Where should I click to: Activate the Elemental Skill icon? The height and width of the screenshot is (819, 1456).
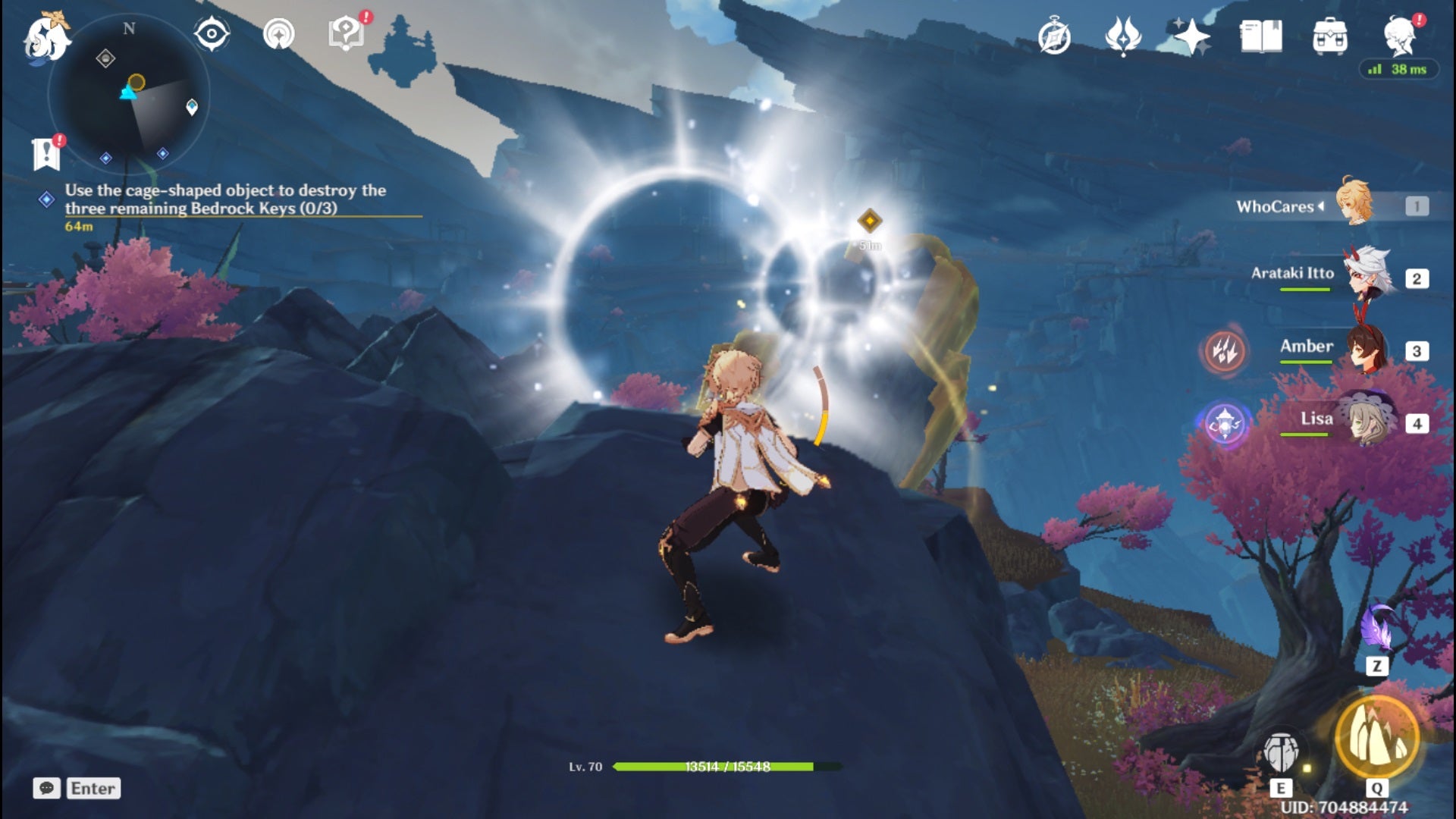1282,753
